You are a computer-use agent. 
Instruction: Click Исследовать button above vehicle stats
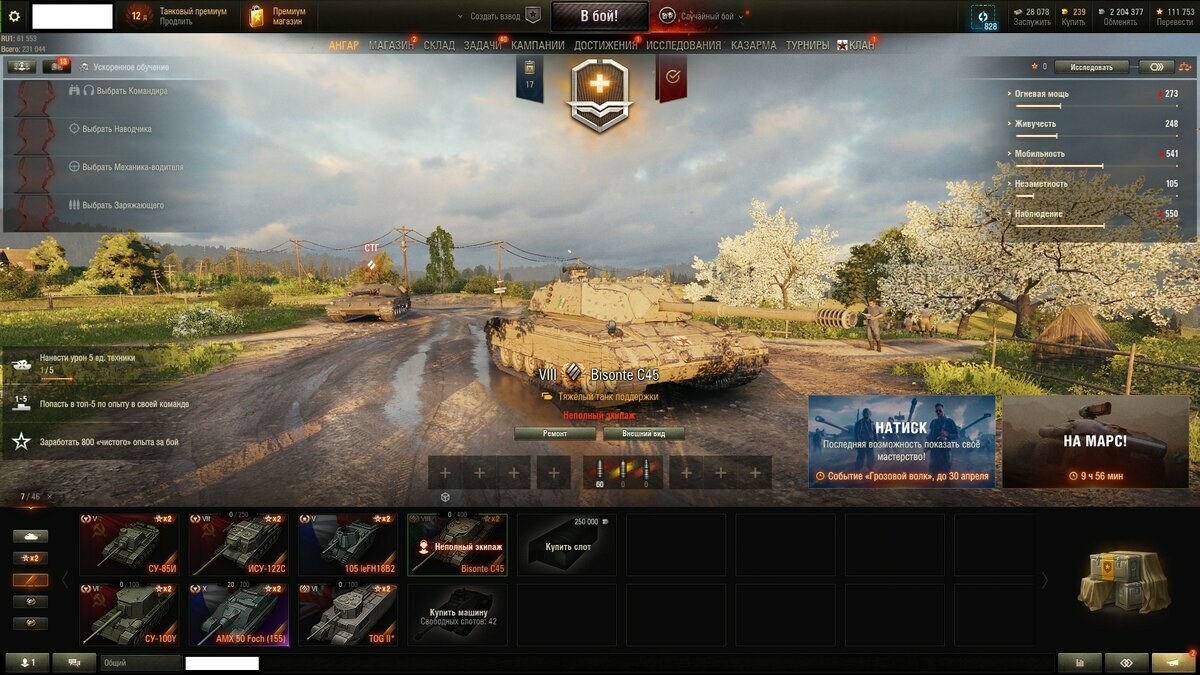click(x=1091, y=67)
